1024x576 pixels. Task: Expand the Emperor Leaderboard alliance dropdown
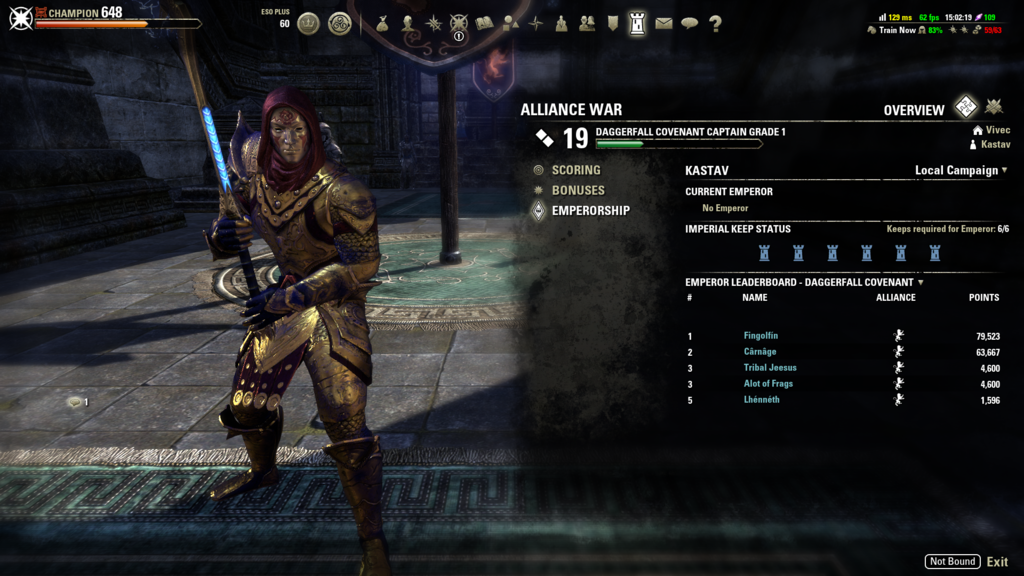tap(920, 282)
